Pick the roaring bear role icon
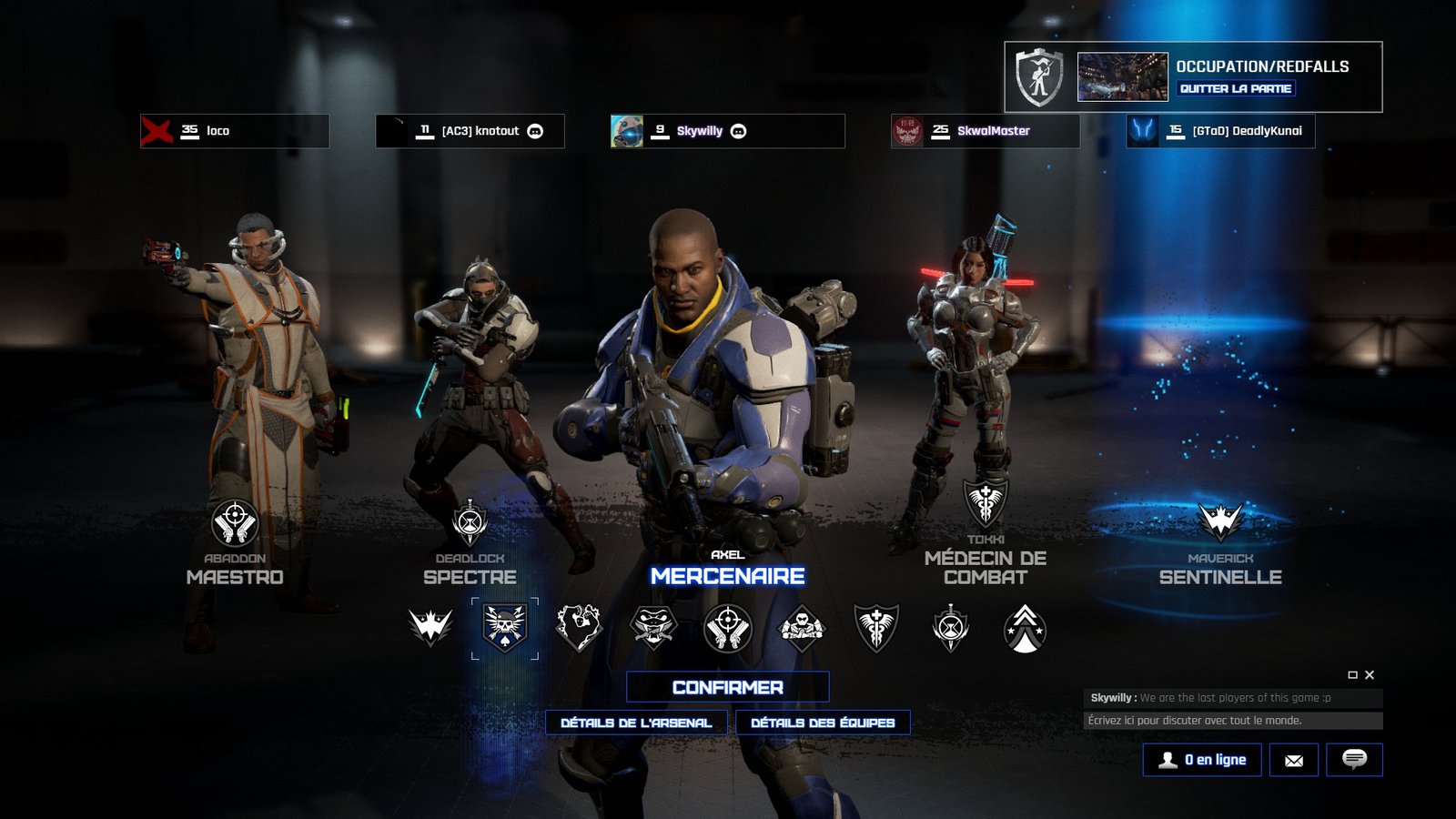The image size is (1456, 819). (x=580, y=627)
